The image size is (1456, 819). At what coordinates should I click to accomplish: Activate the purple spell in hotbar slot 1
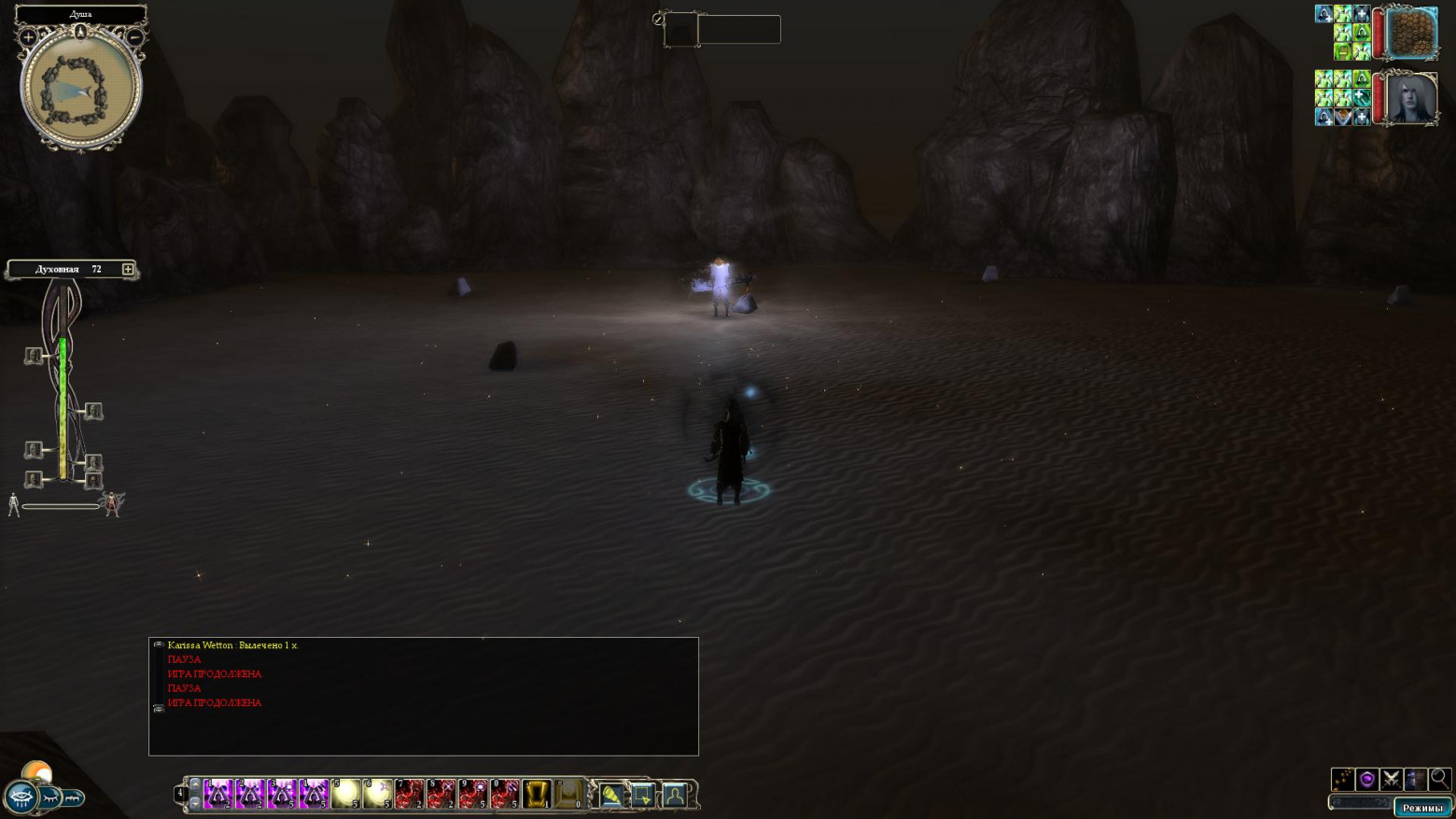218,794
